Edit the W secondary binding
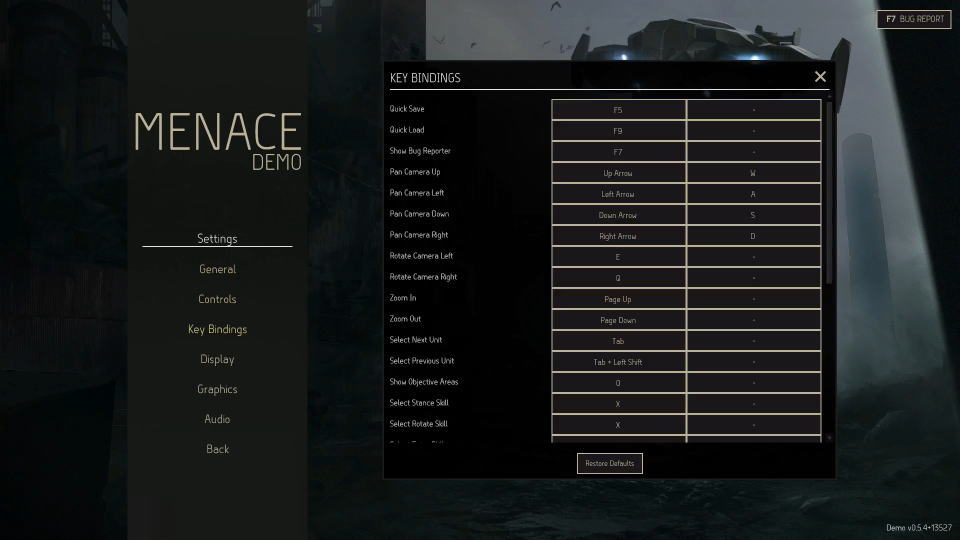 (753, 173)
